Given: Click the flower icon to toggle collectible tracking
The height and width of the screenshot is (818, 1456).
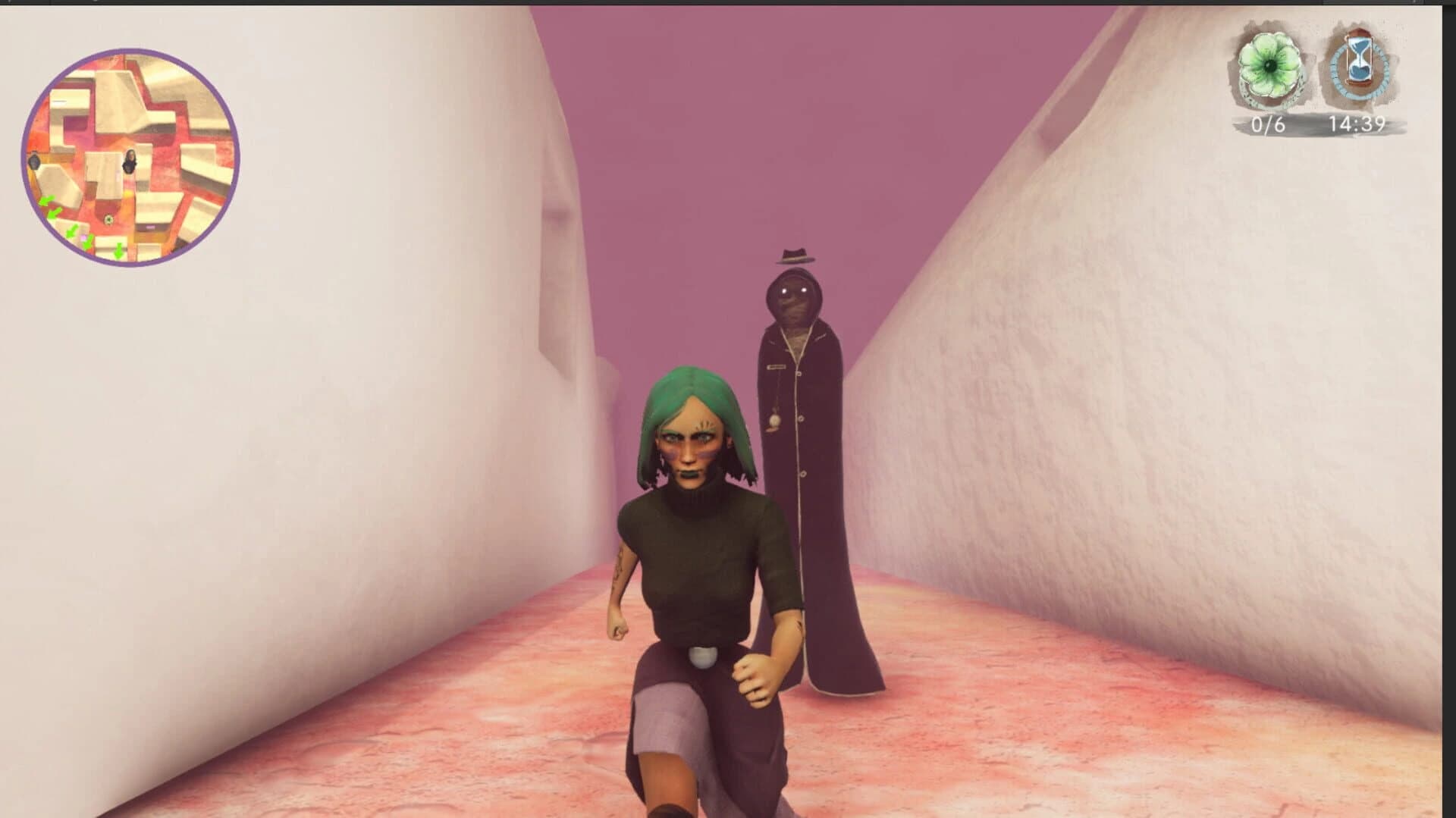Looking at the screenshot, I should point(1268,64).
